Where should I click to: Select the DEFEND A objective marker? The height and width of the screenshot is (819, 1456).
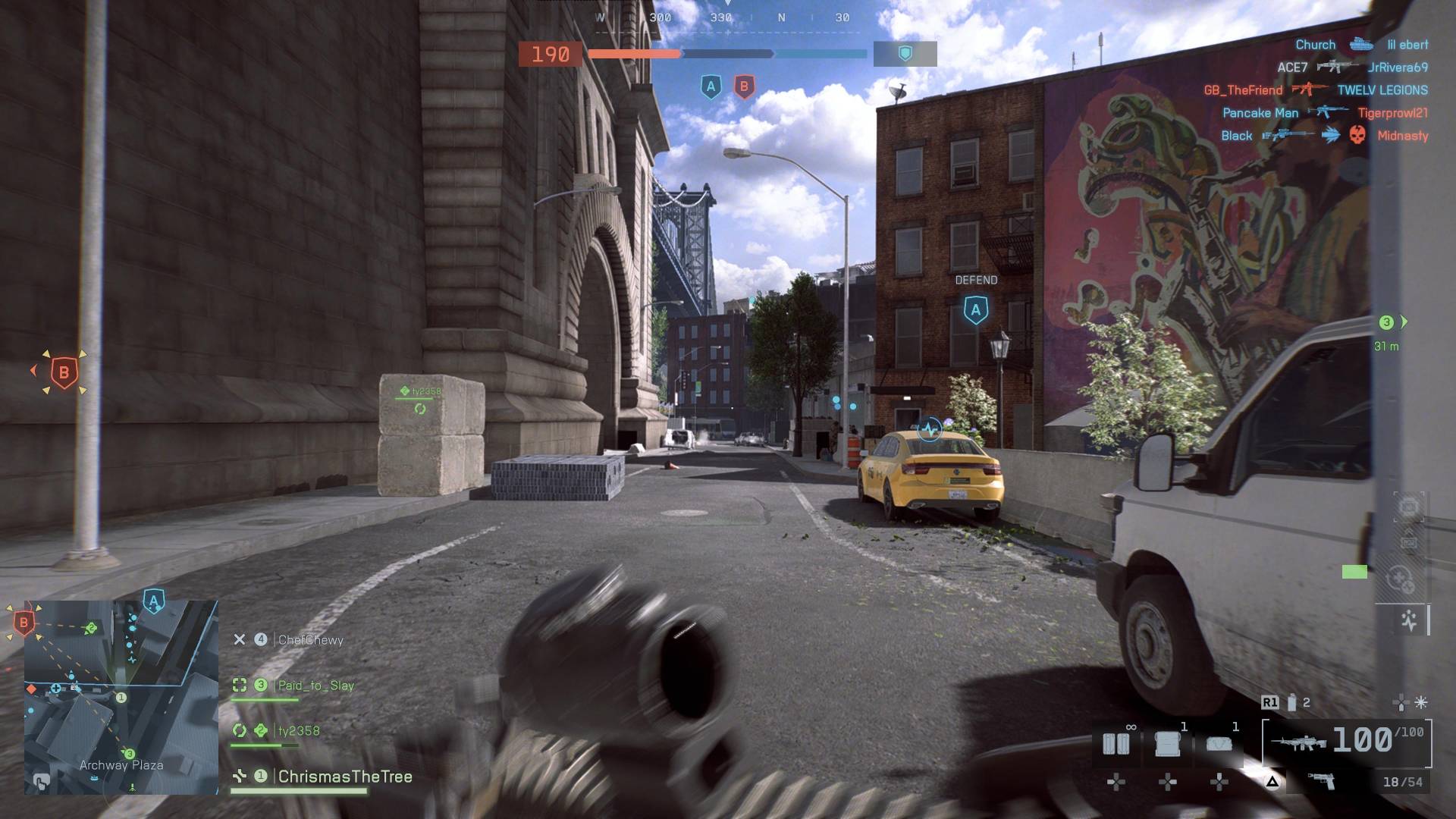(976, 309)
